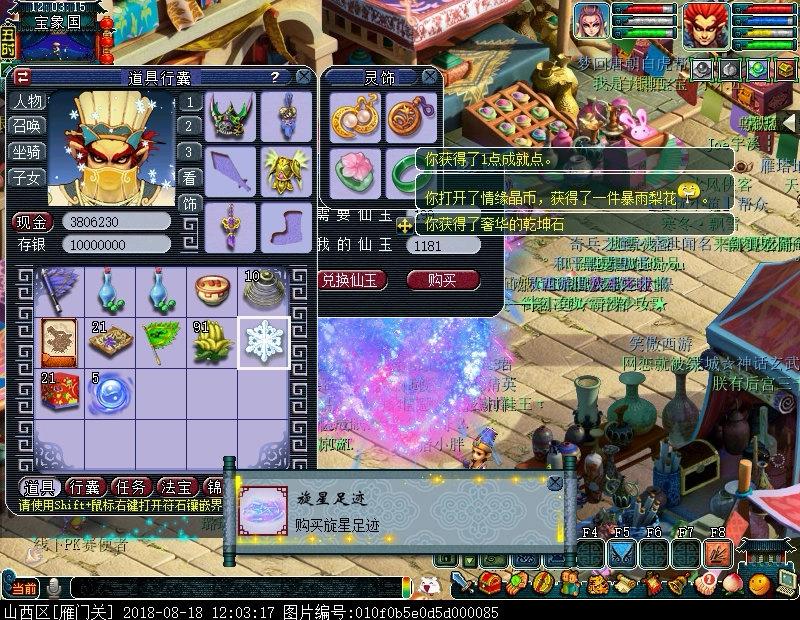Activate the F8 hotkey skill slot
Viewport: 800px width, 620px height.
pyautogui.click(x=717, y=553)
